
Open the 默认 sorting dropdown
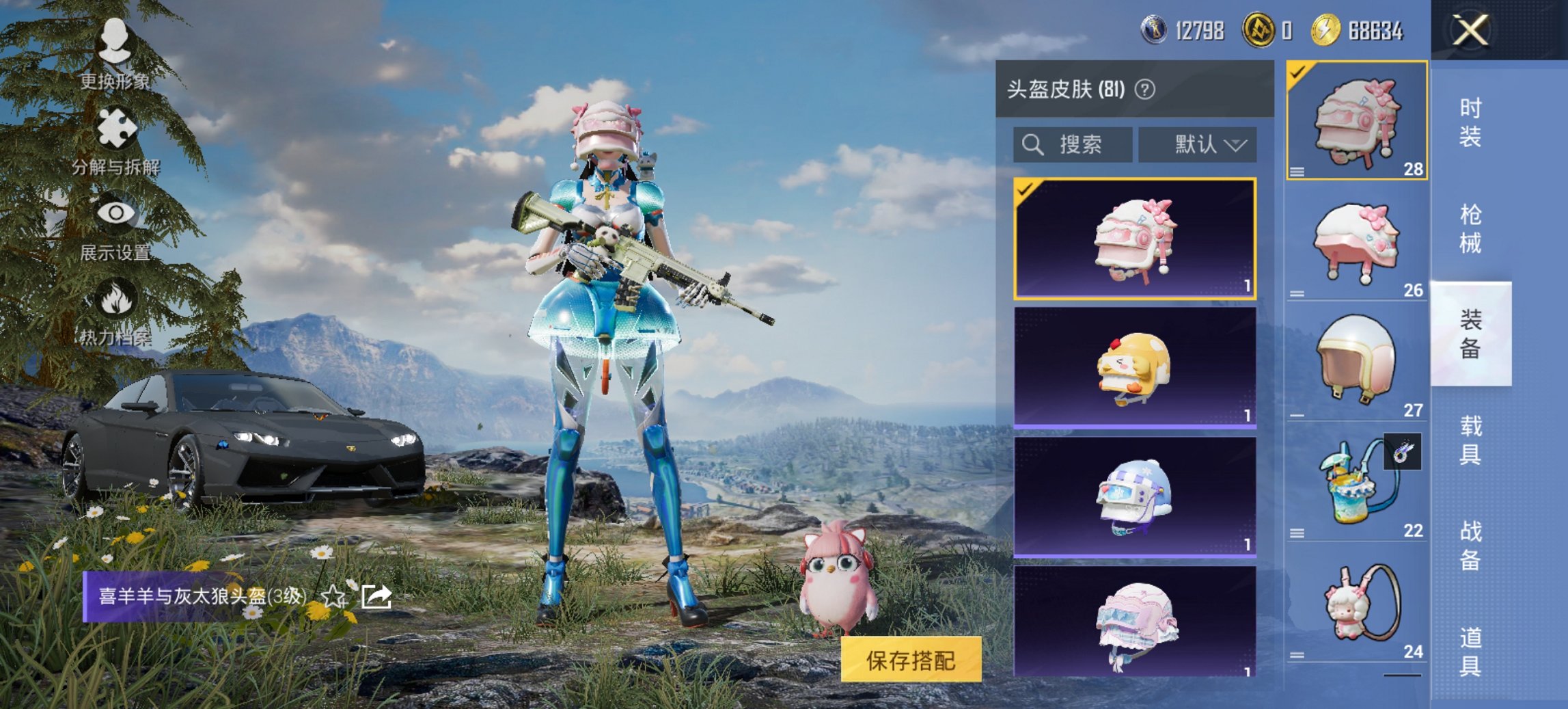tap(1200, 145)
